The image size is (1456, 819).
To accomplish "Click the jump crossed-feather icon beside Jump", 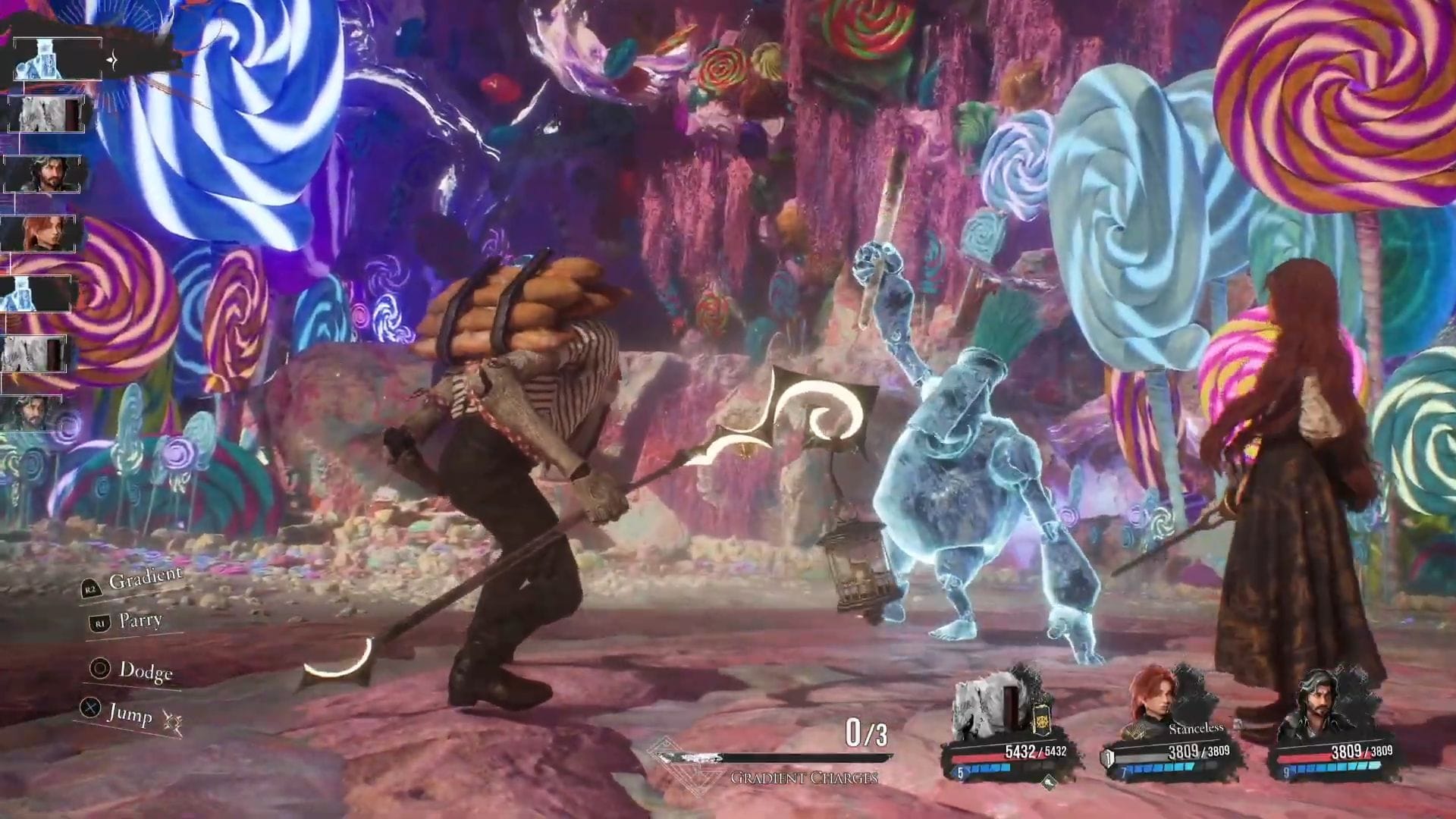I will (174, 721).
